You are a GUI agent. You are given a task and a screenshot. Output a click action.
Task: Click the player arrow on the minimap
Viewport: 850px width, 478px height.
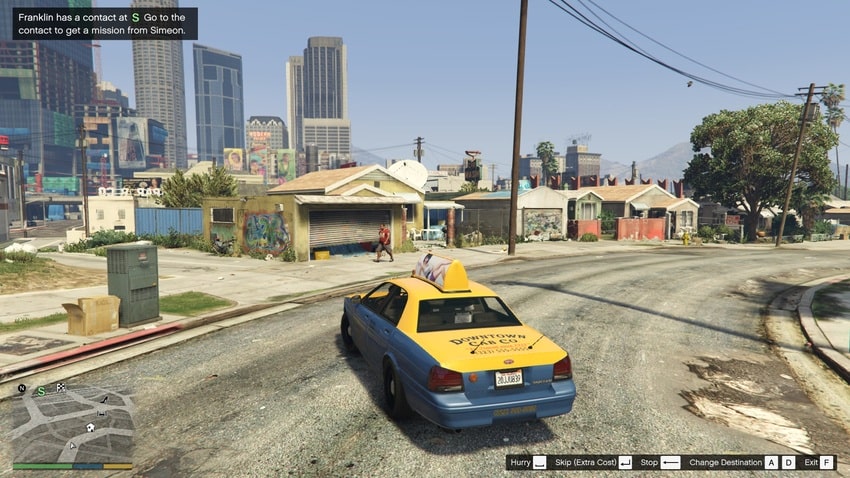(x=72, y=445)
